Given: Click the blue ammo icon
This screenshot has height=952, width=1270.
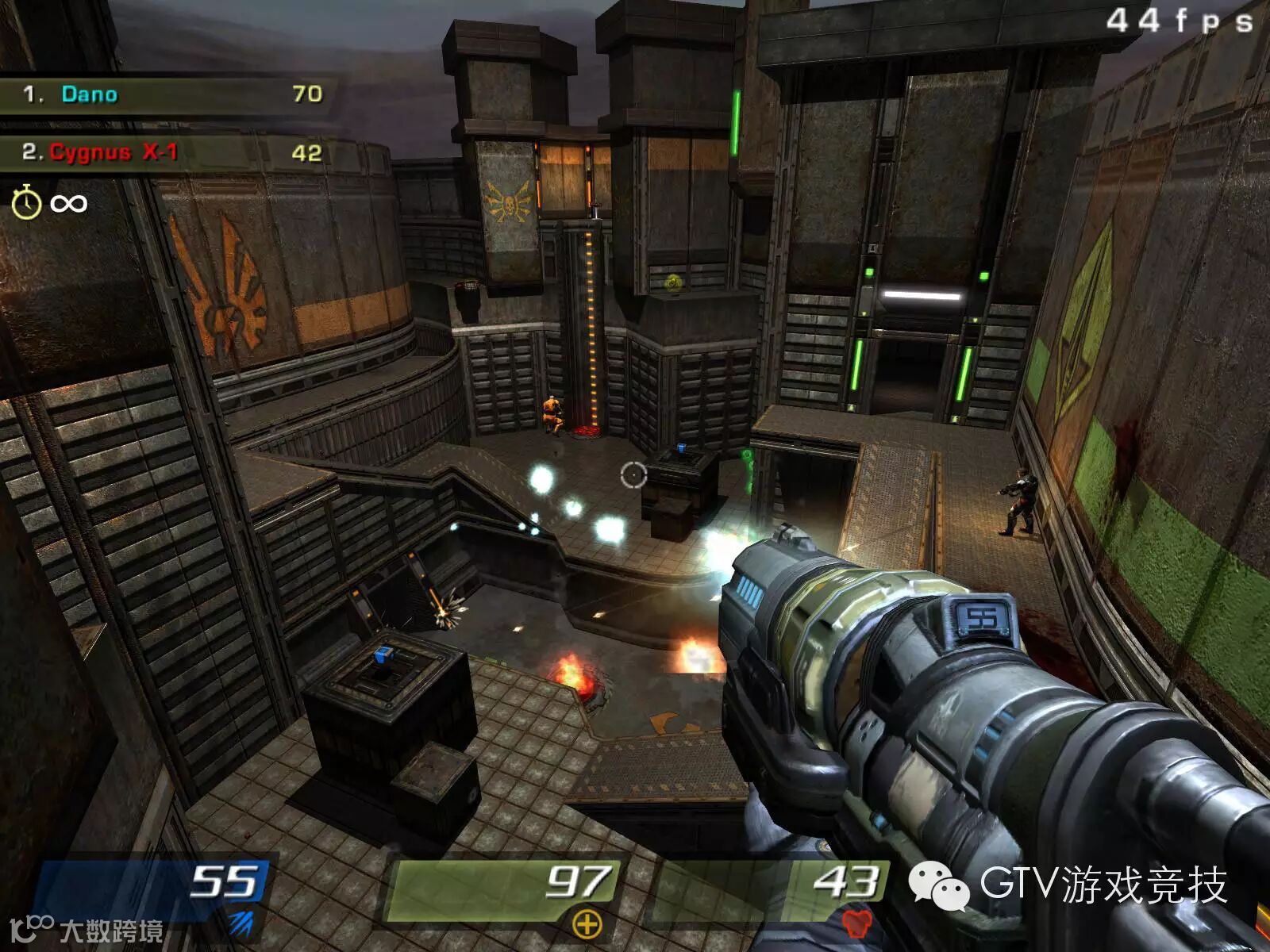Looking at the screenshot, I should (x=242, y=923).
